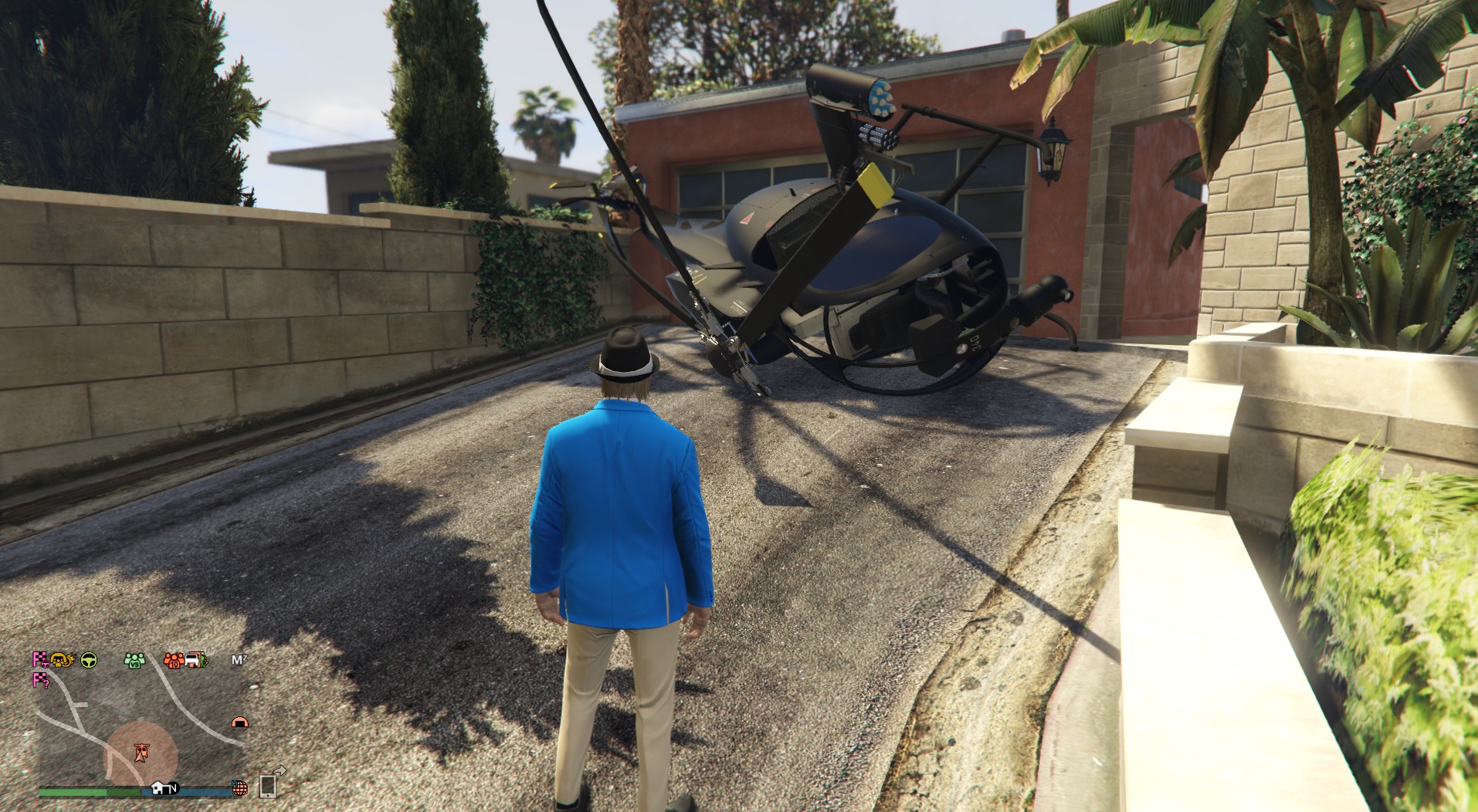The image size is (1478, 812).
Task: Click the white house property blip
Action: pos(158,788)
